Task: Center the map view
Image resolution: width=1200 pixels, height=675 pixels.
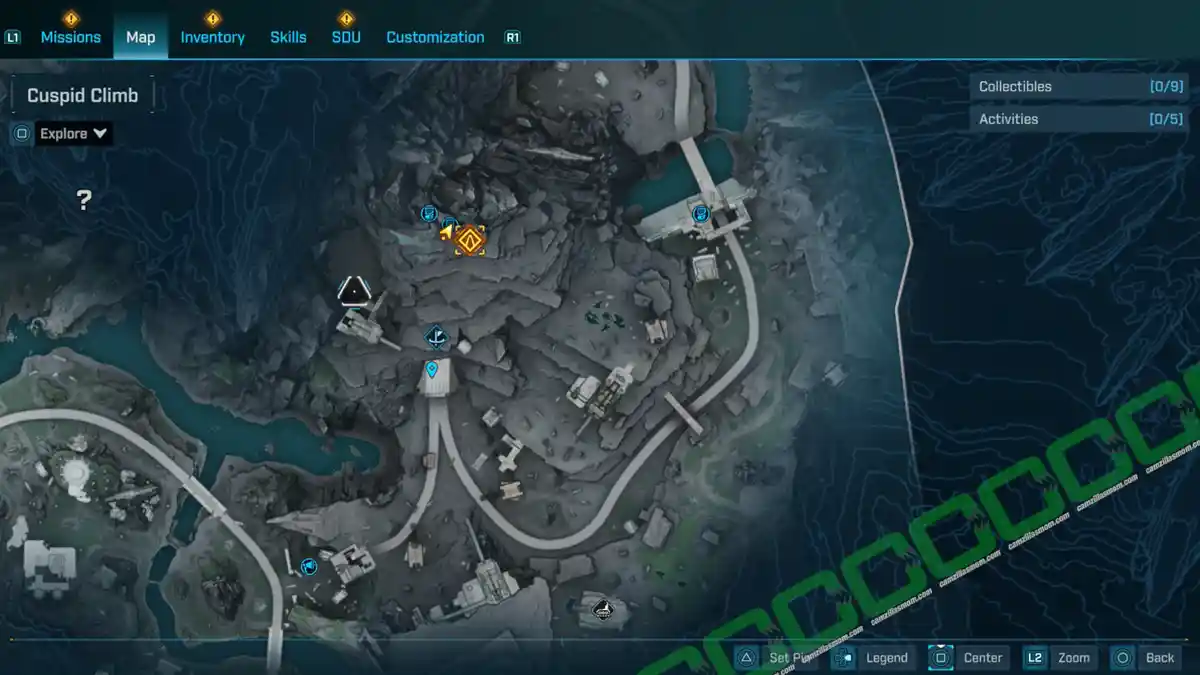Action: 968,657
